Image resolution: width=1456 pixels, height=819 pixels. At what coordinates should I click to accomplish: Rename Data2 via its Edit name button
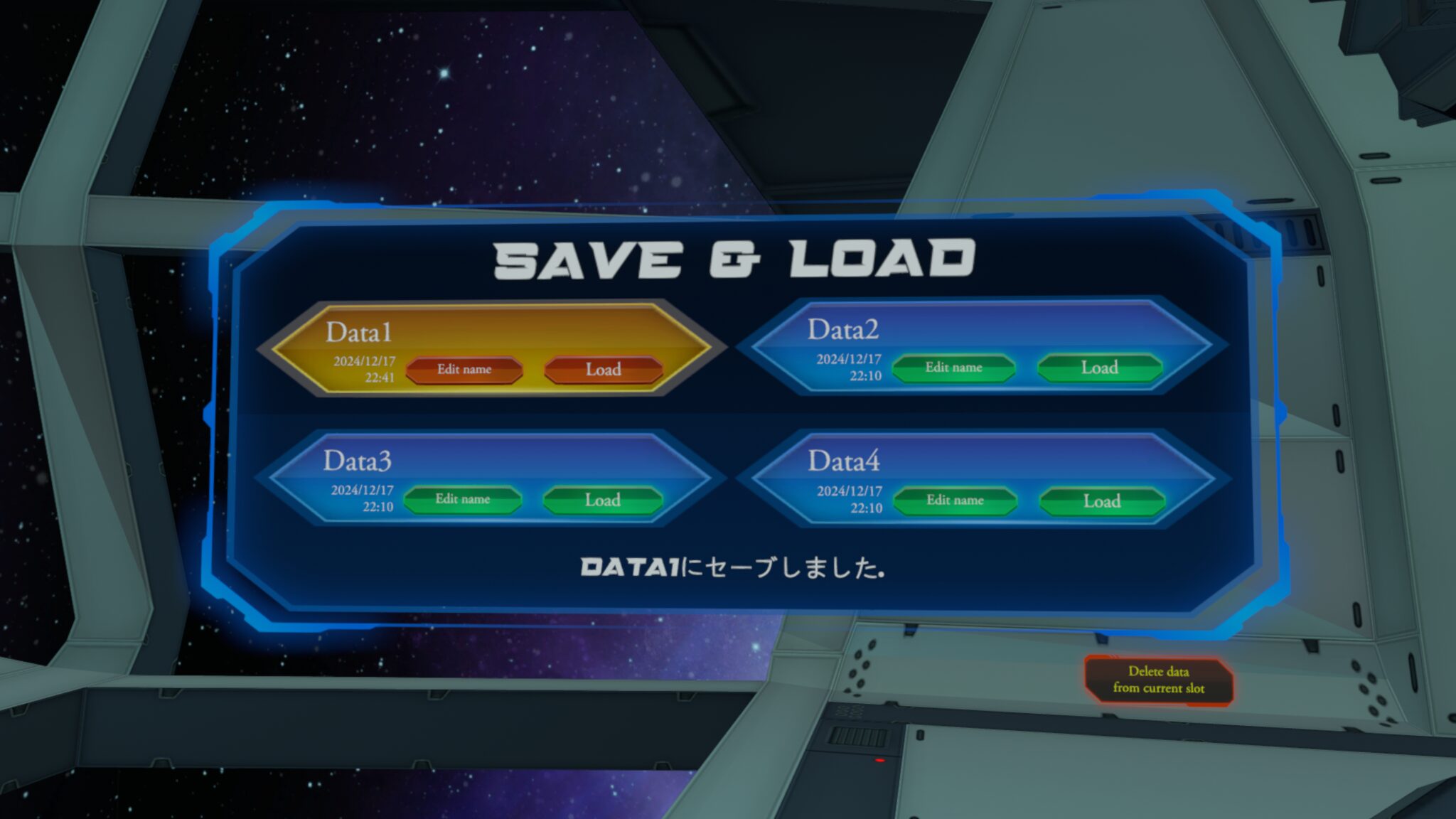coord(954,368)
